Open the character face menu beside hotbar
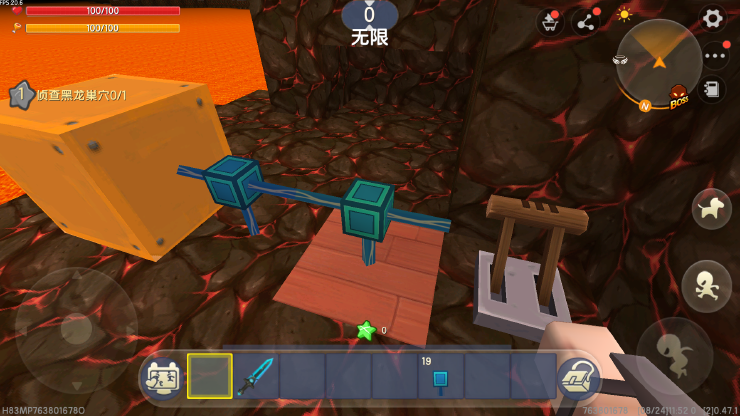 [x=162, y=377]
